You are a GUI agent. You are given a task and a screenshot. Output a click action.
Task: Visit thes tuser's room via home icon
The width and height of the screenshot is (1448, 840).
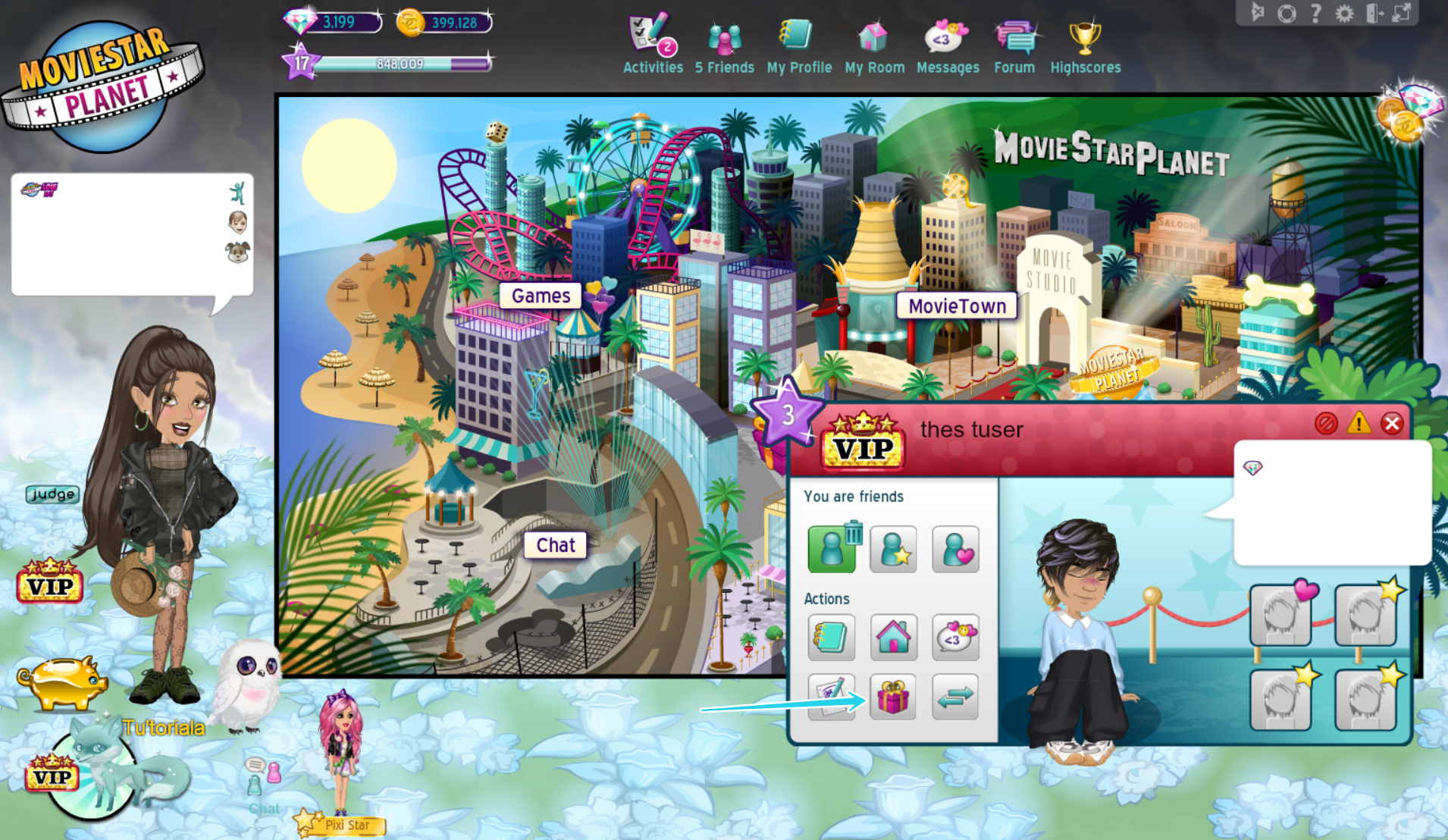tap(893, 638)
